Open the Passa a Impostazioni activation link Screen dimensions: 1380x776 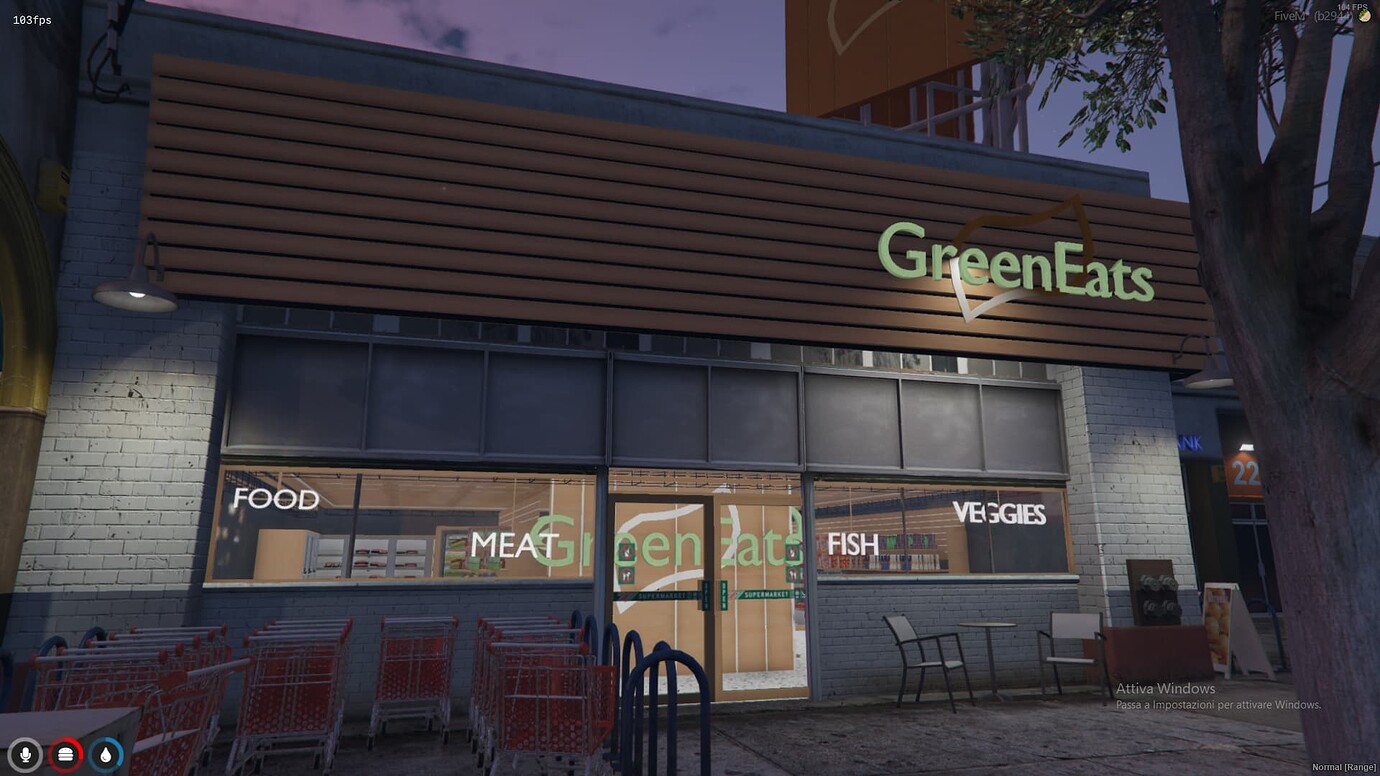pyautogui.click(x=1221, y=705)
